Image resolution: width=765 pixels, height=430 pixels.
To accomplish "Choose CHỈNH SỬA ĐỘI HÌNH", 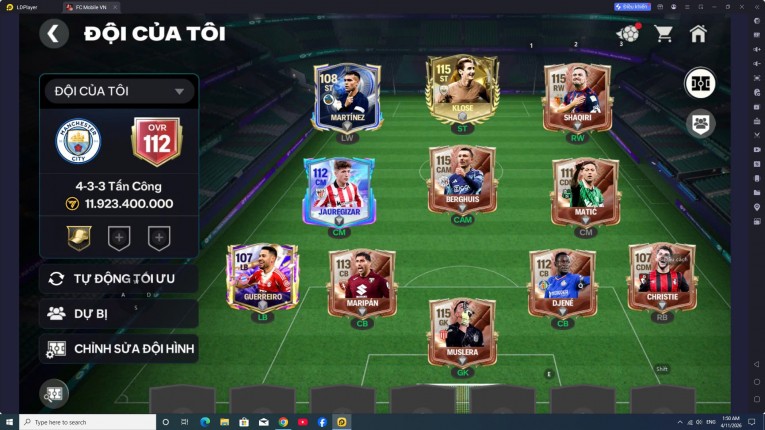I will pos(119,348).
